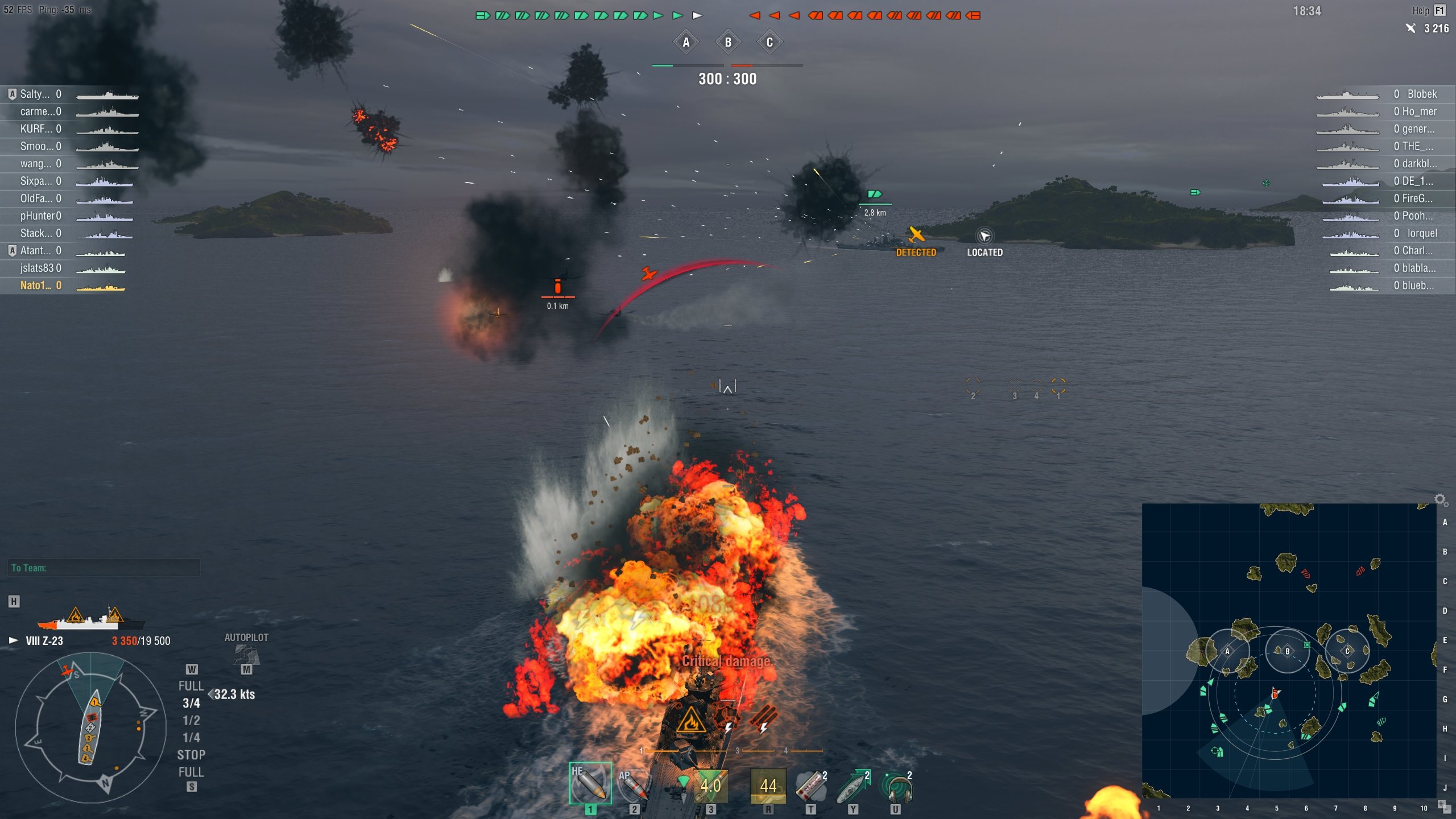This screenshot has width=1456, height=819.
Task: Open the Autopilot tactical map icon
Action: 246,654
